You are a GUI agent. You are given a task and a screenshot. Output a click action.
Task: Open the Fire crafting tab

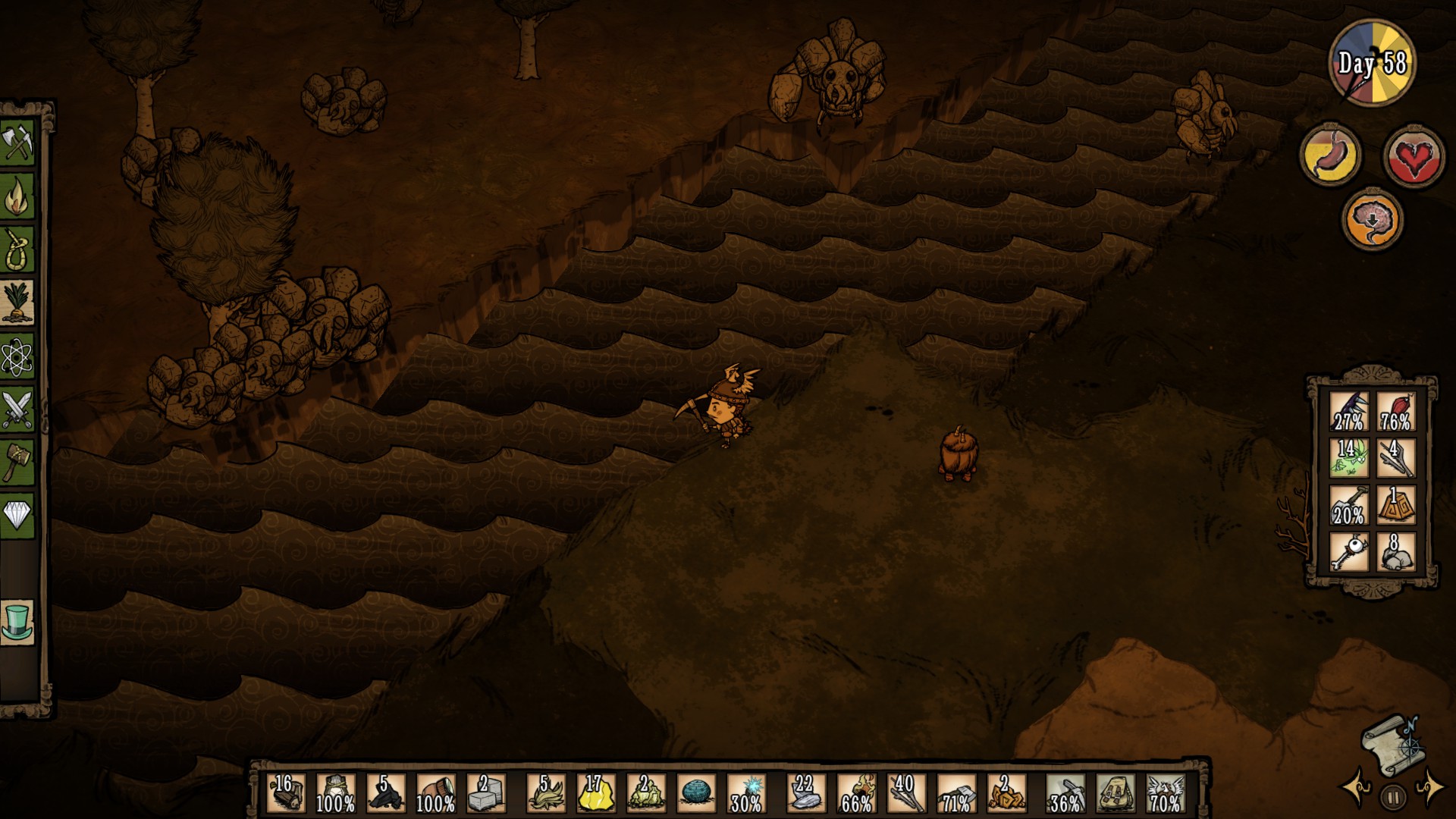(x=17, y=196)
